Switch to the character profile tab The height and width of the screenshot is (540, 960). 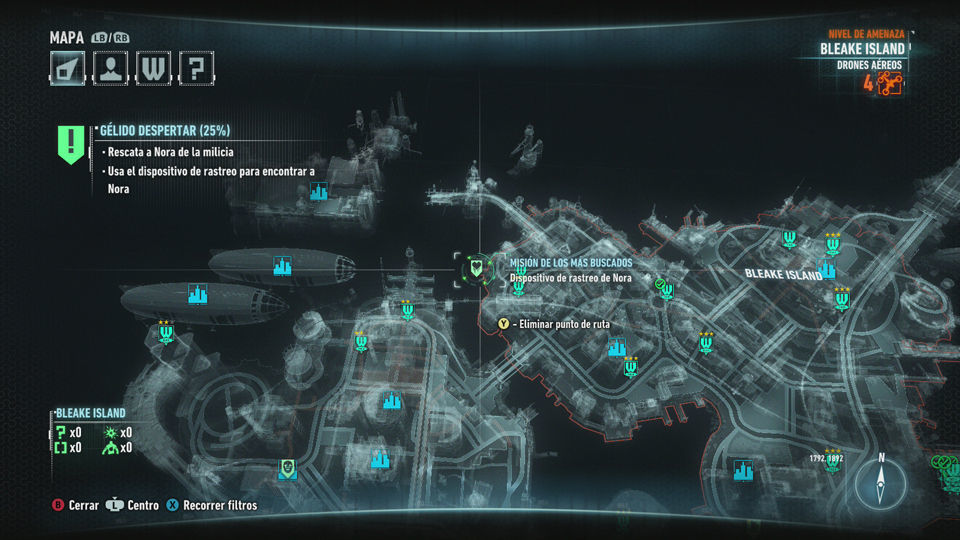tap(110, 68)
